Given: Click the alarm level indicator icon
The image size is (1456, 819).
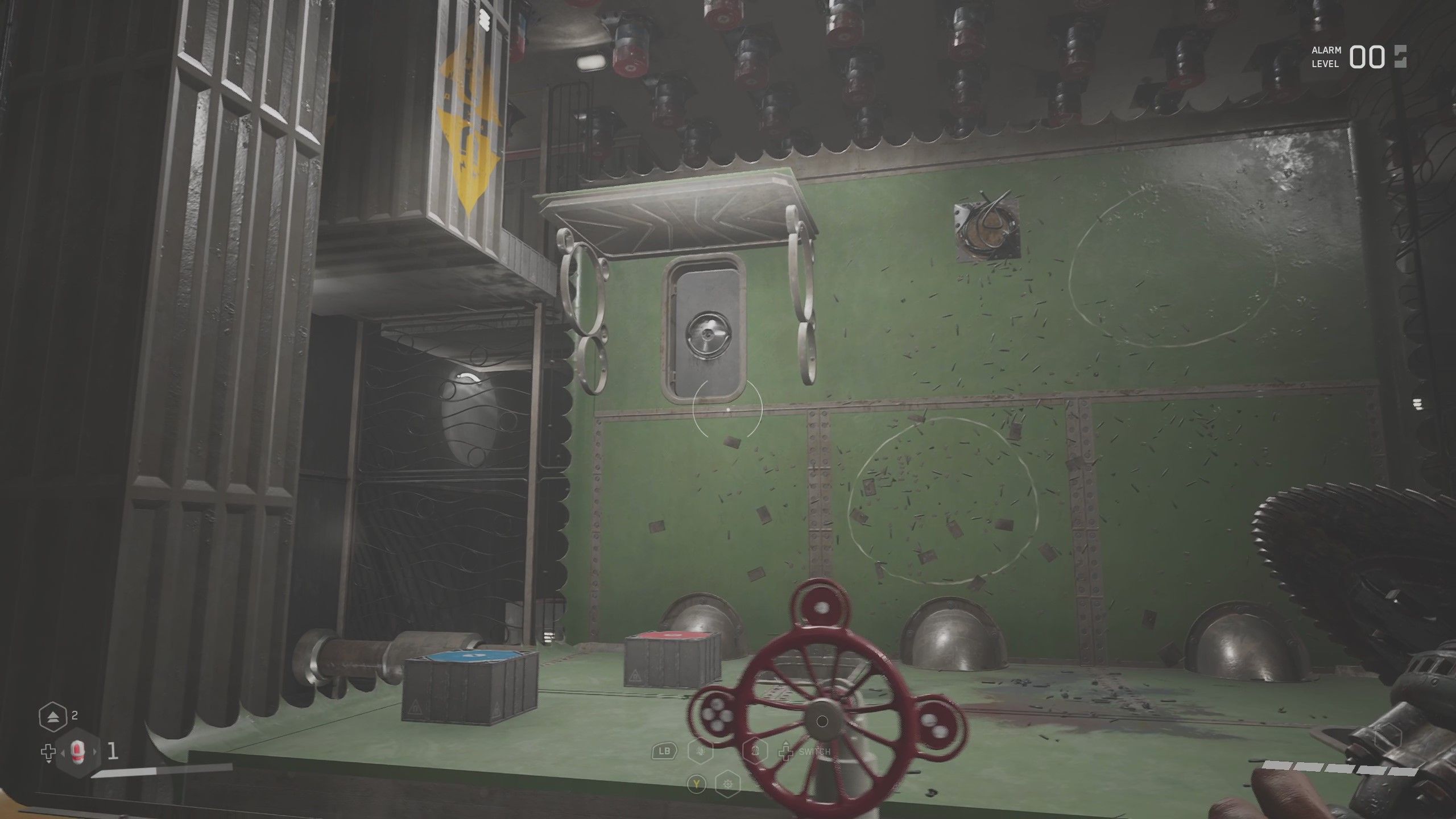Looking at the screenshot, I should click(1399, 56).
